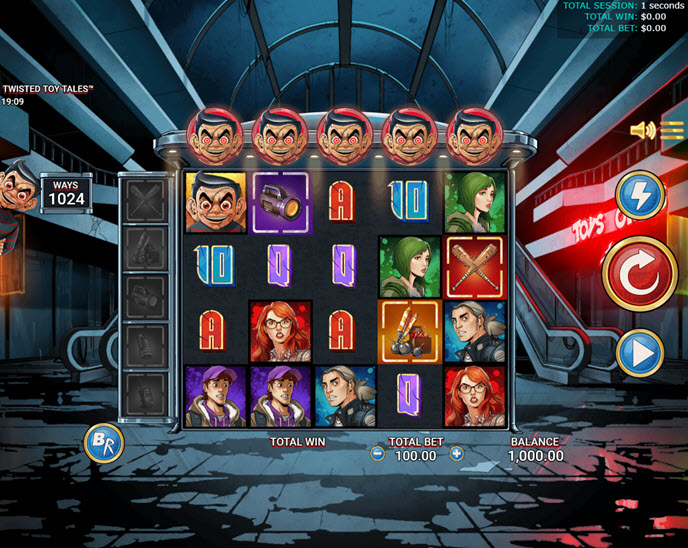Viewport: 688px width, 548px height.
Task: Start autoplay with the blue play button
Action: click(x=638, y=353)
